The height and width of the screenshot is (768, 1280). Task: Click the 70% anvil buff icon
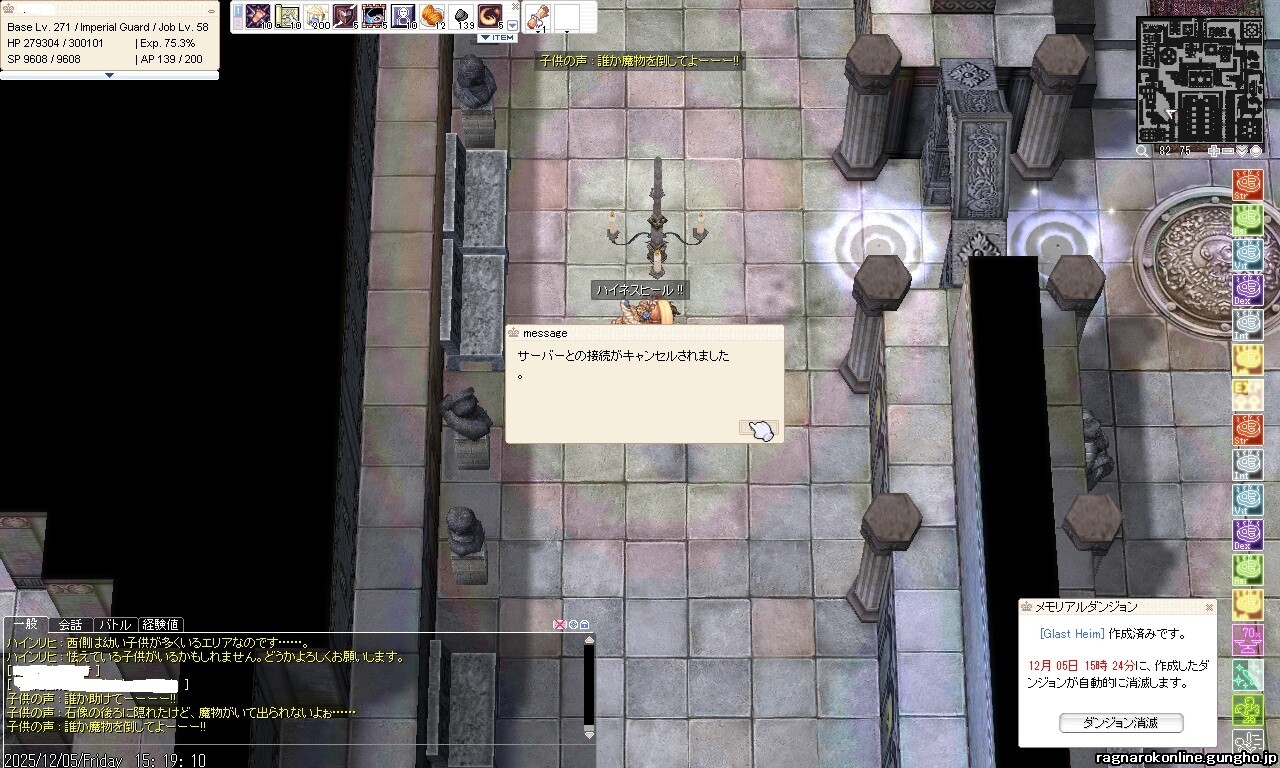[x=1247, y=637]
